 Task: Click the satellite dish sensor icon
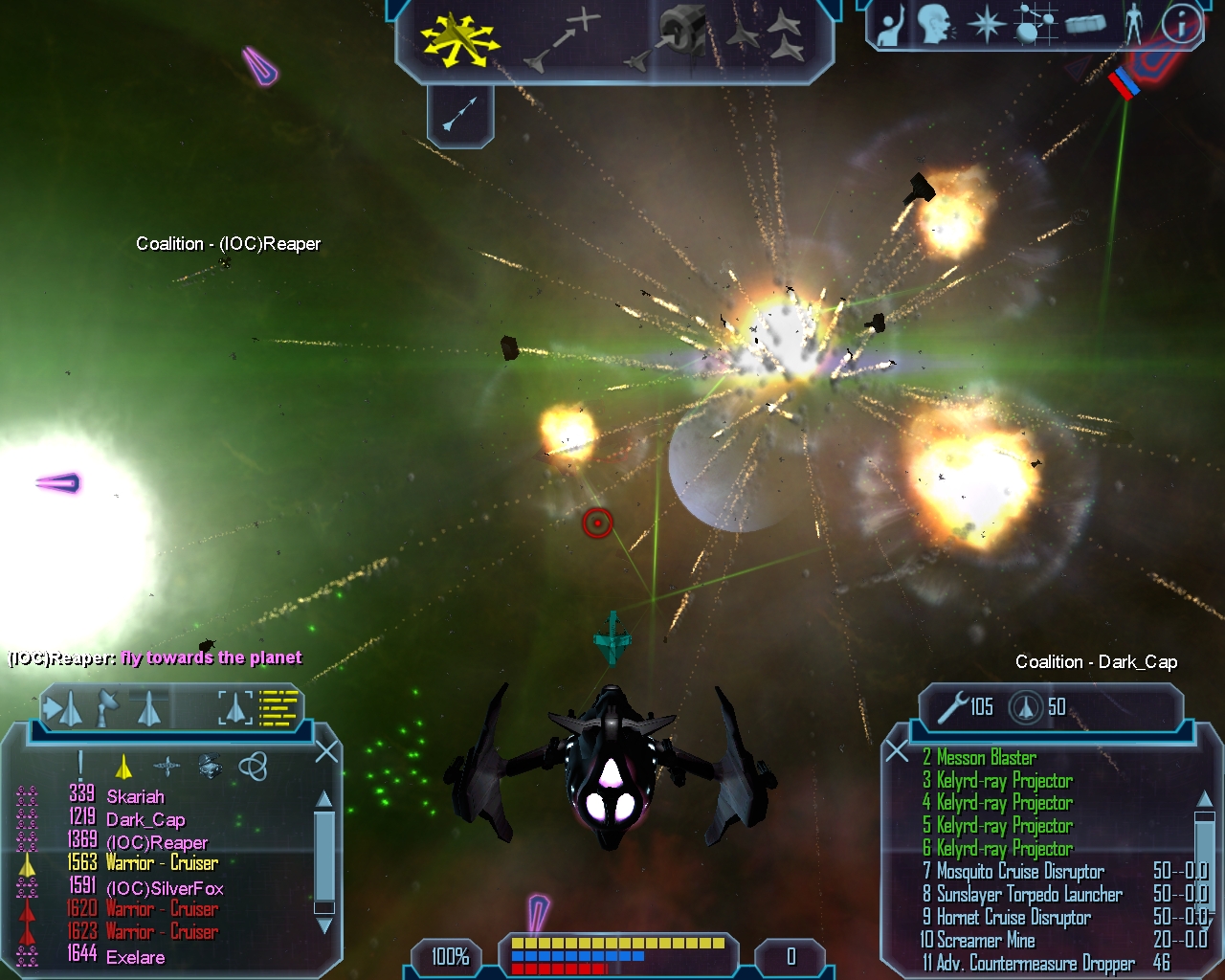(106, 709)
